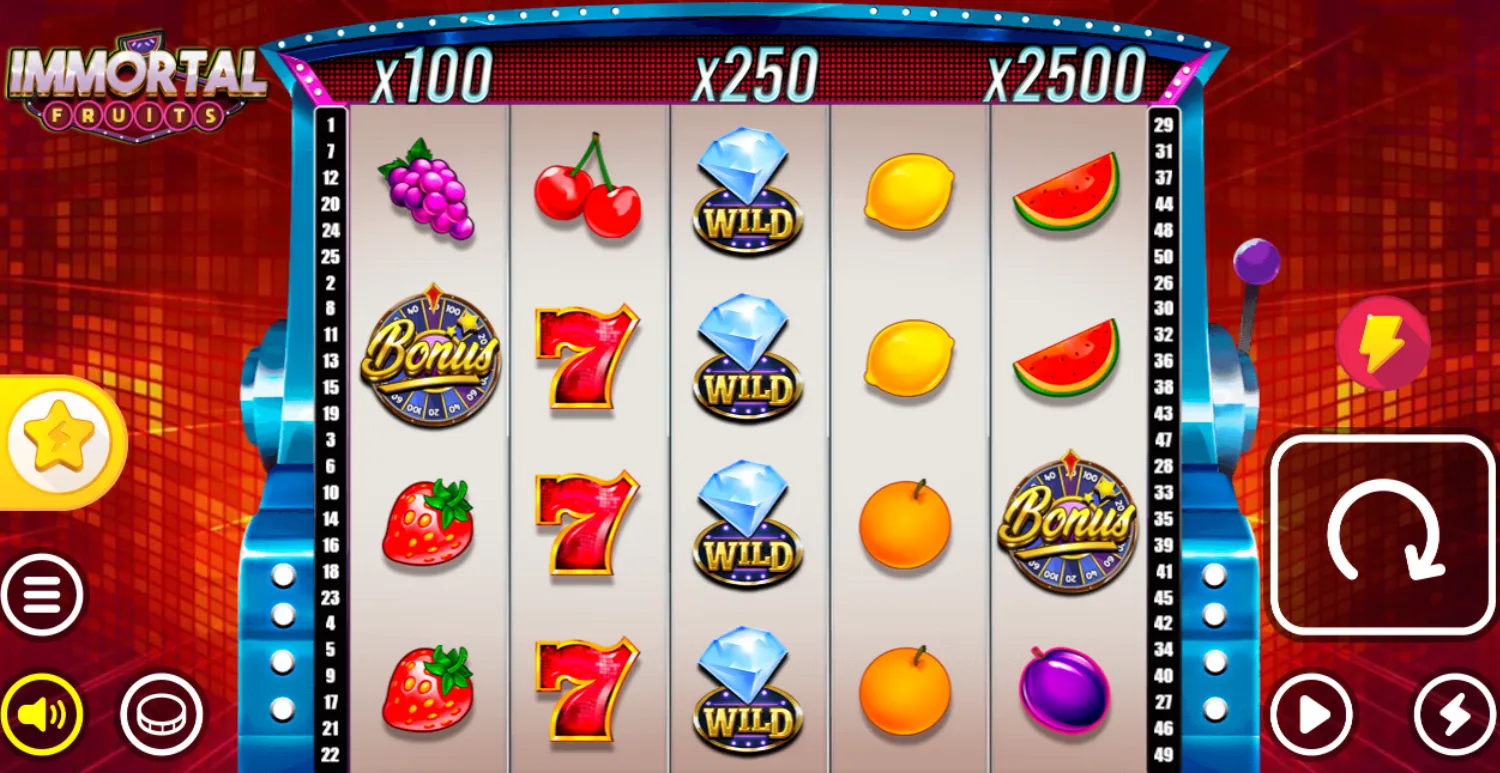This screenshot has height=773, width=1500.
Task: Toggle the sound speaker button
Action: [x=43, y=714]
